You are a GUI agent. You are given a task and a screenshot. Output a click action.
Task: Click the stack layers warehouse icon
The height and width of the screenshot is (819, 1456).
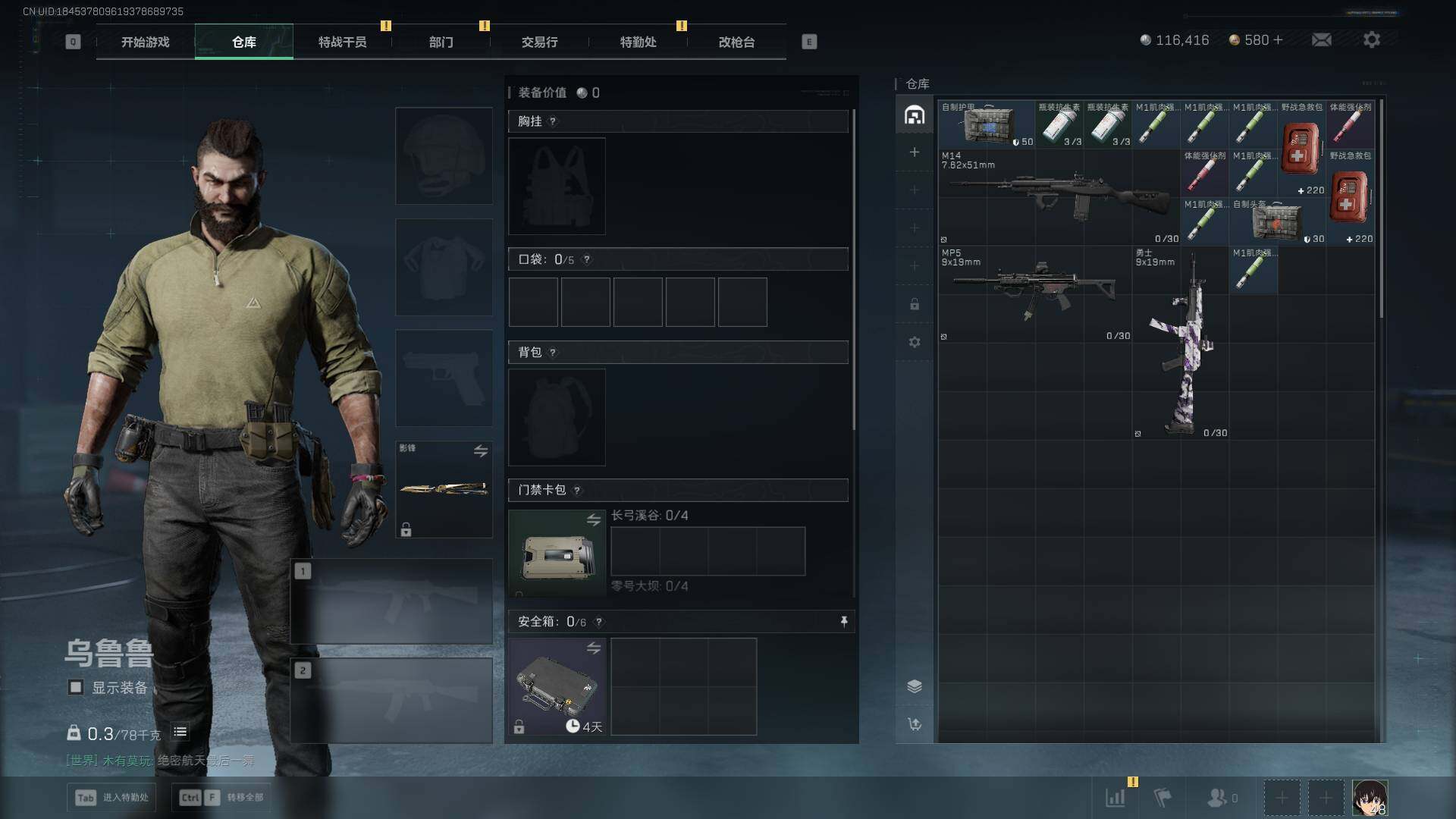(x=915, y=686)
